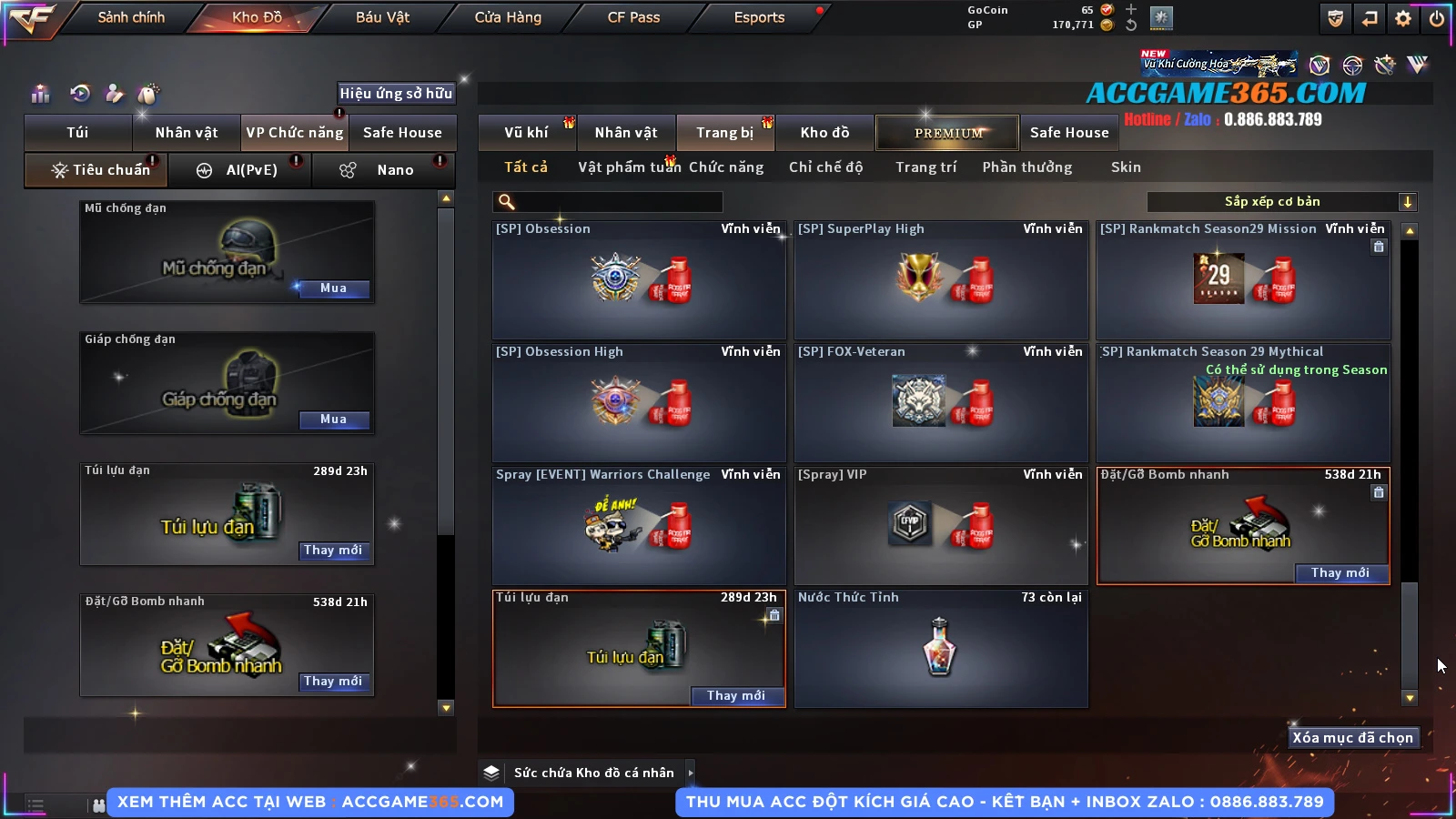Buy the Mũ chống đạn helmet
The image size is (1456, 819).
(x=333, y=288)
